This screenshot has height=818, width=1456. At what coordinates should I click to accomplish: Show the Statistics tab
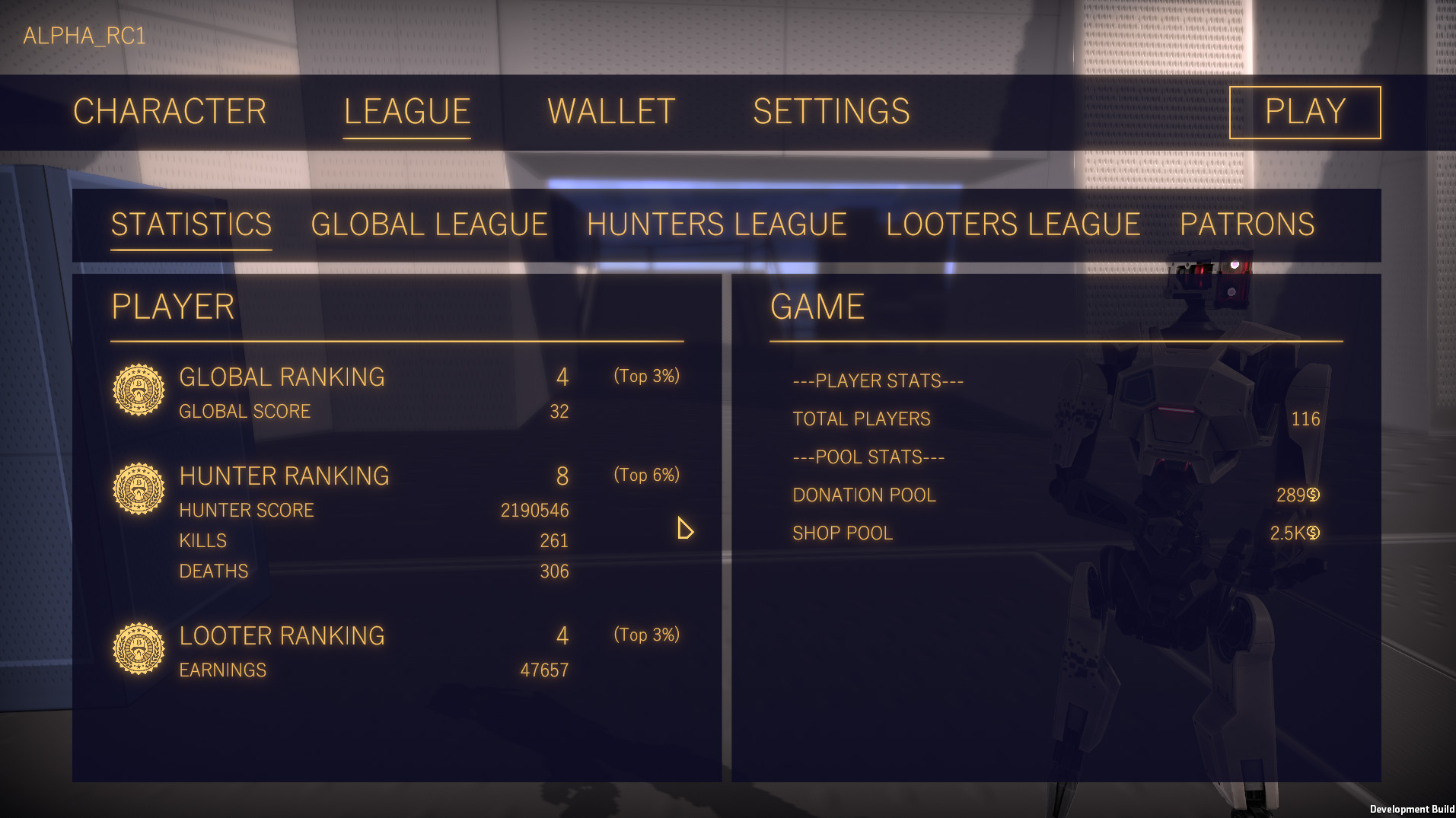[191, 224]
